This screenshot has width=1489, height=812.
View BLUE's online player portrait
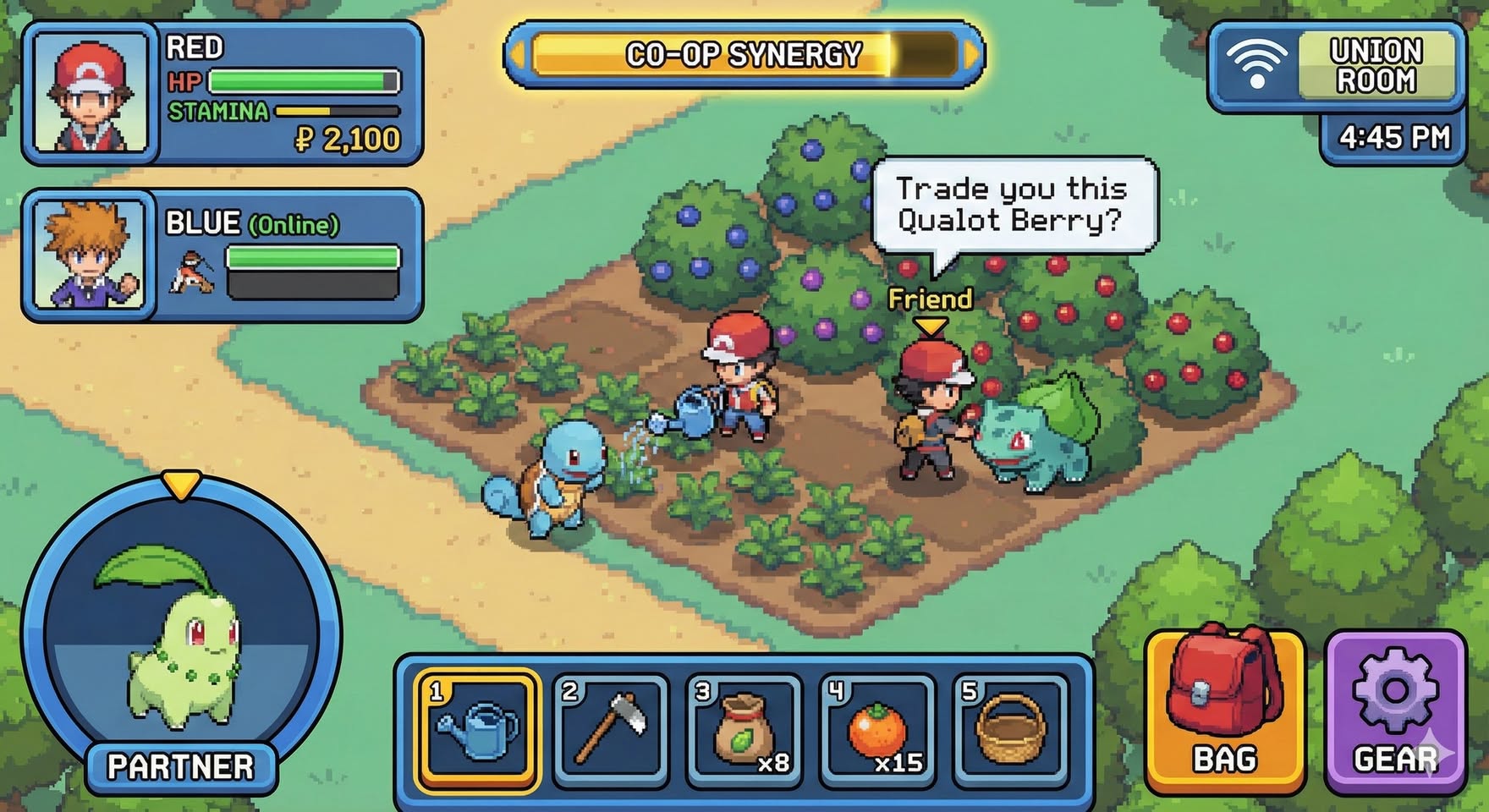click(91, 254)
